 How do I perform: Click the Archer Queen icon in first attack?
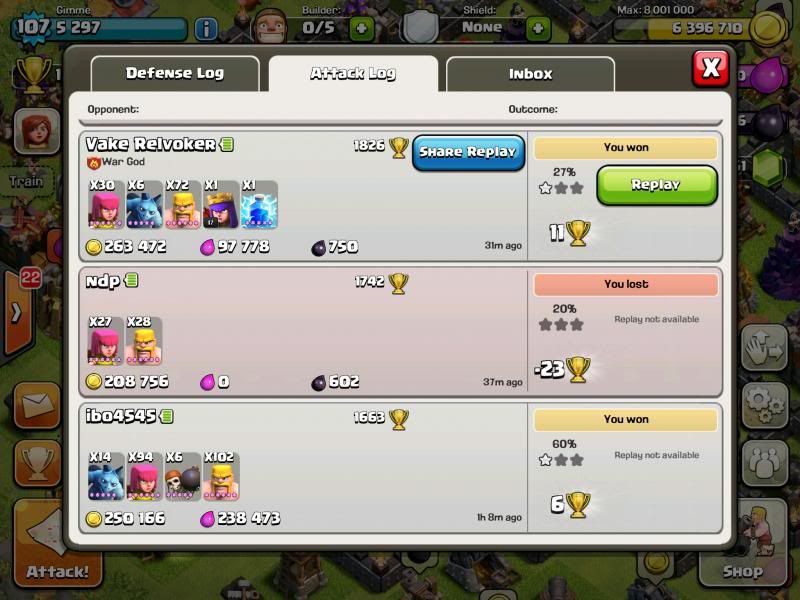[222, 205]
